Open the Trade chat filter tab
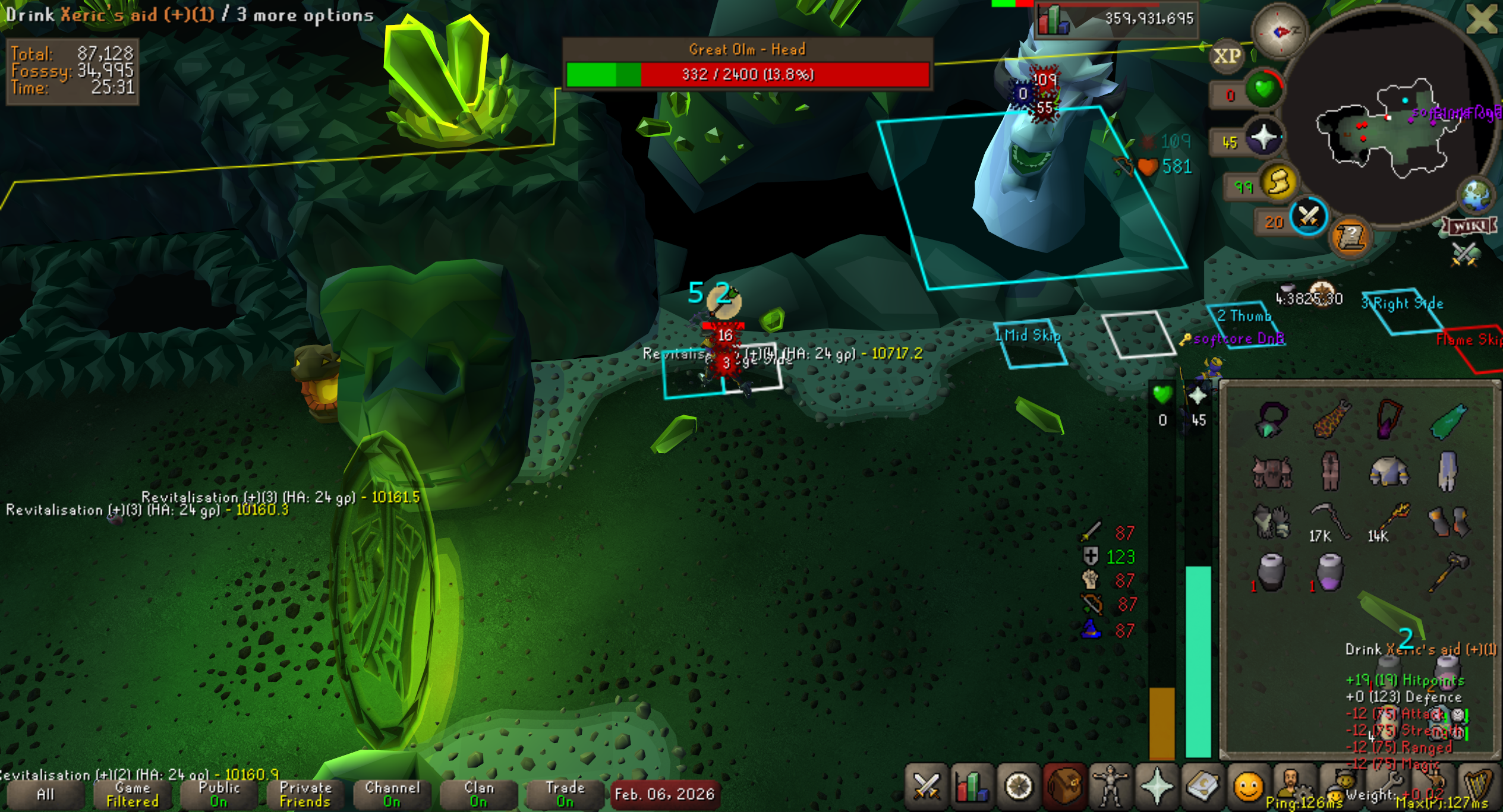The image size is (1503, 812). tap(565, 794)
